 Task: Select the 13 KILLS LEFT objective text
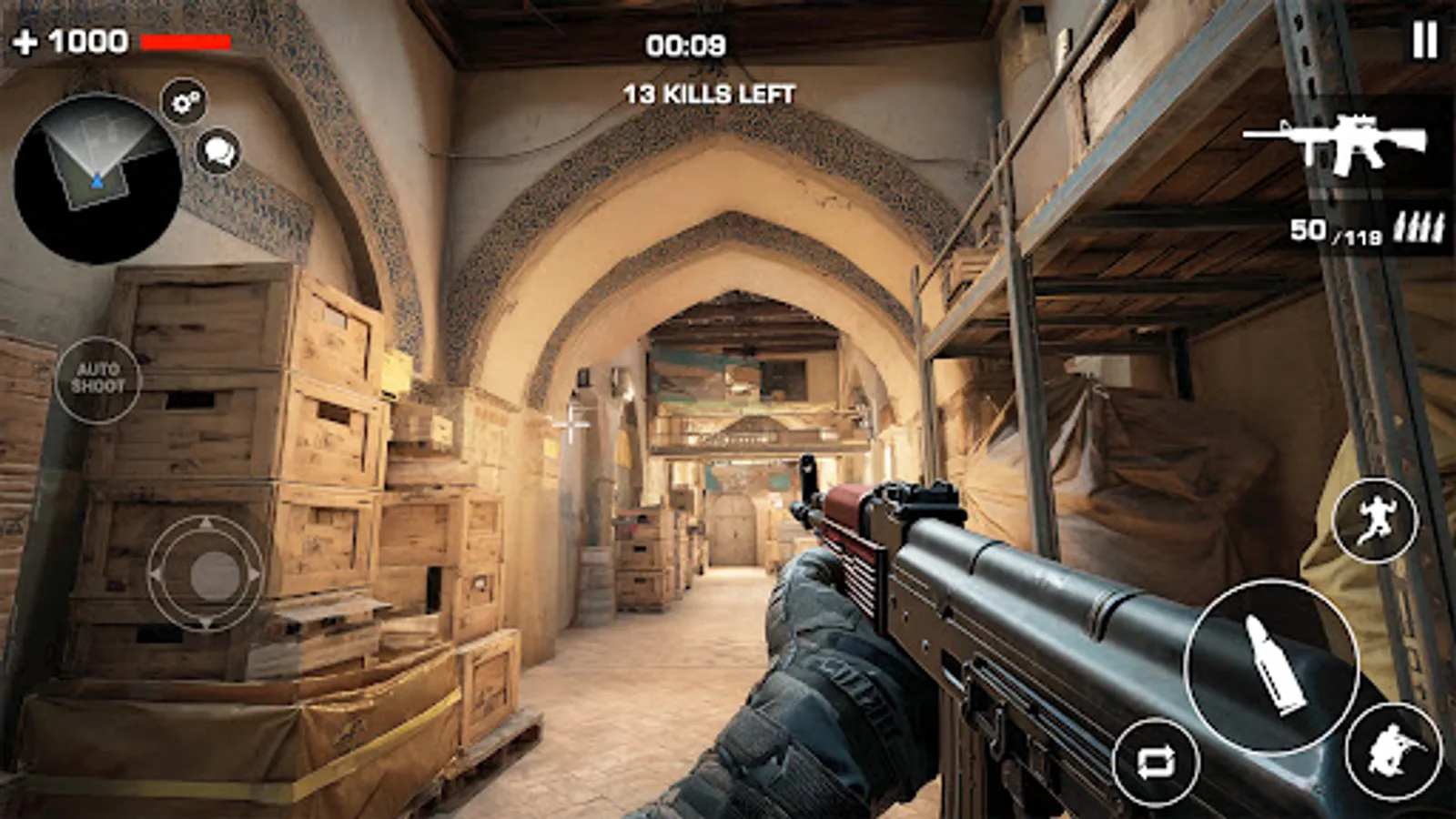pyautogui.click(x=708, y=90)
